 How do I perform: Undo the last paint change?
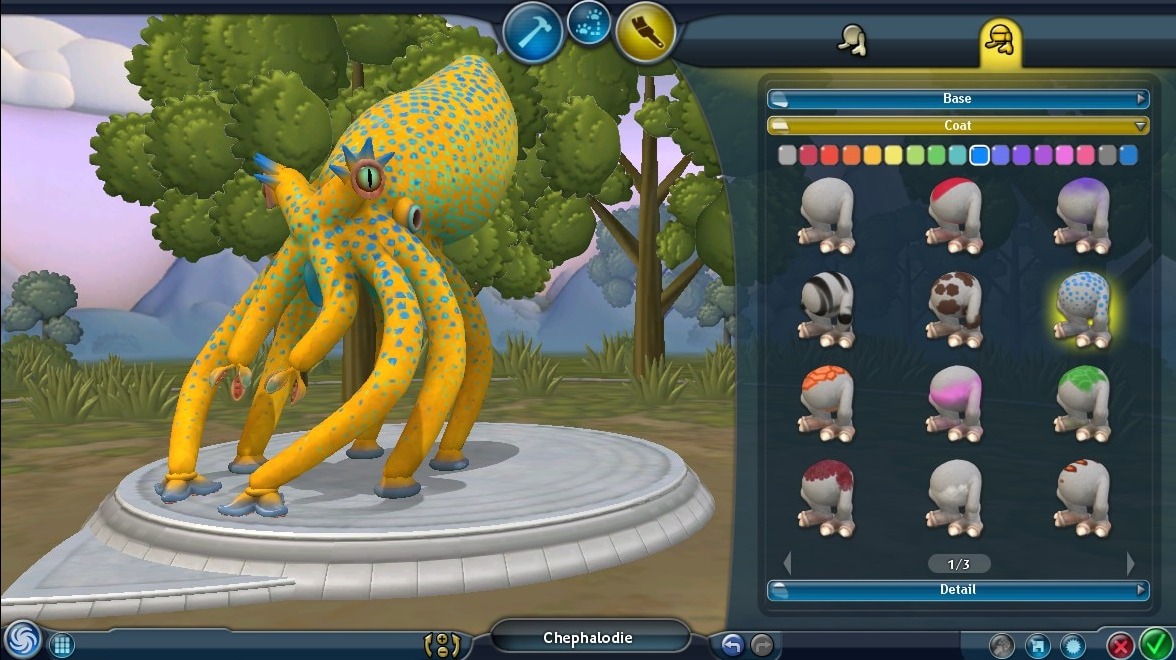(732, 645)
